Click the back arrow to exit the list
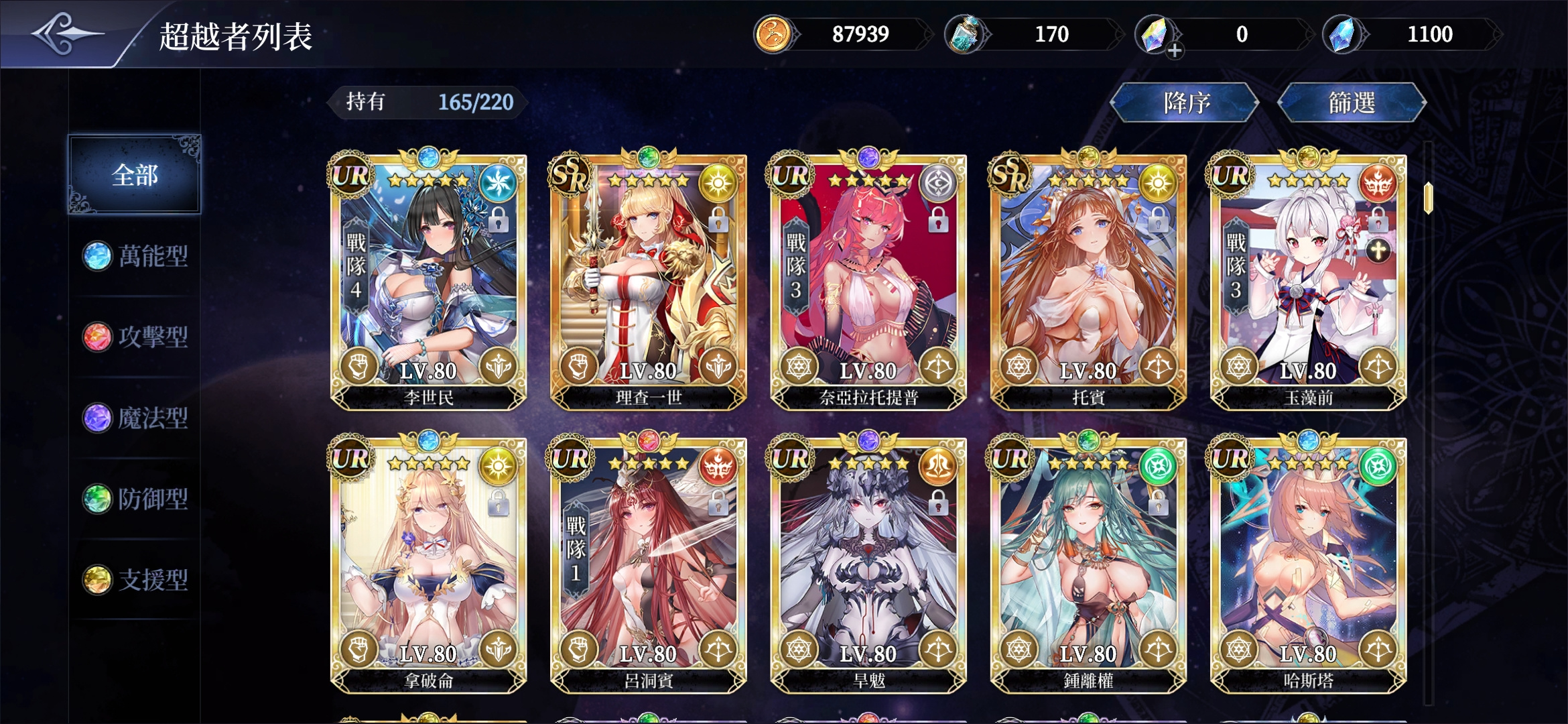This screenshot has height=724, width=1568. (67, 32)
